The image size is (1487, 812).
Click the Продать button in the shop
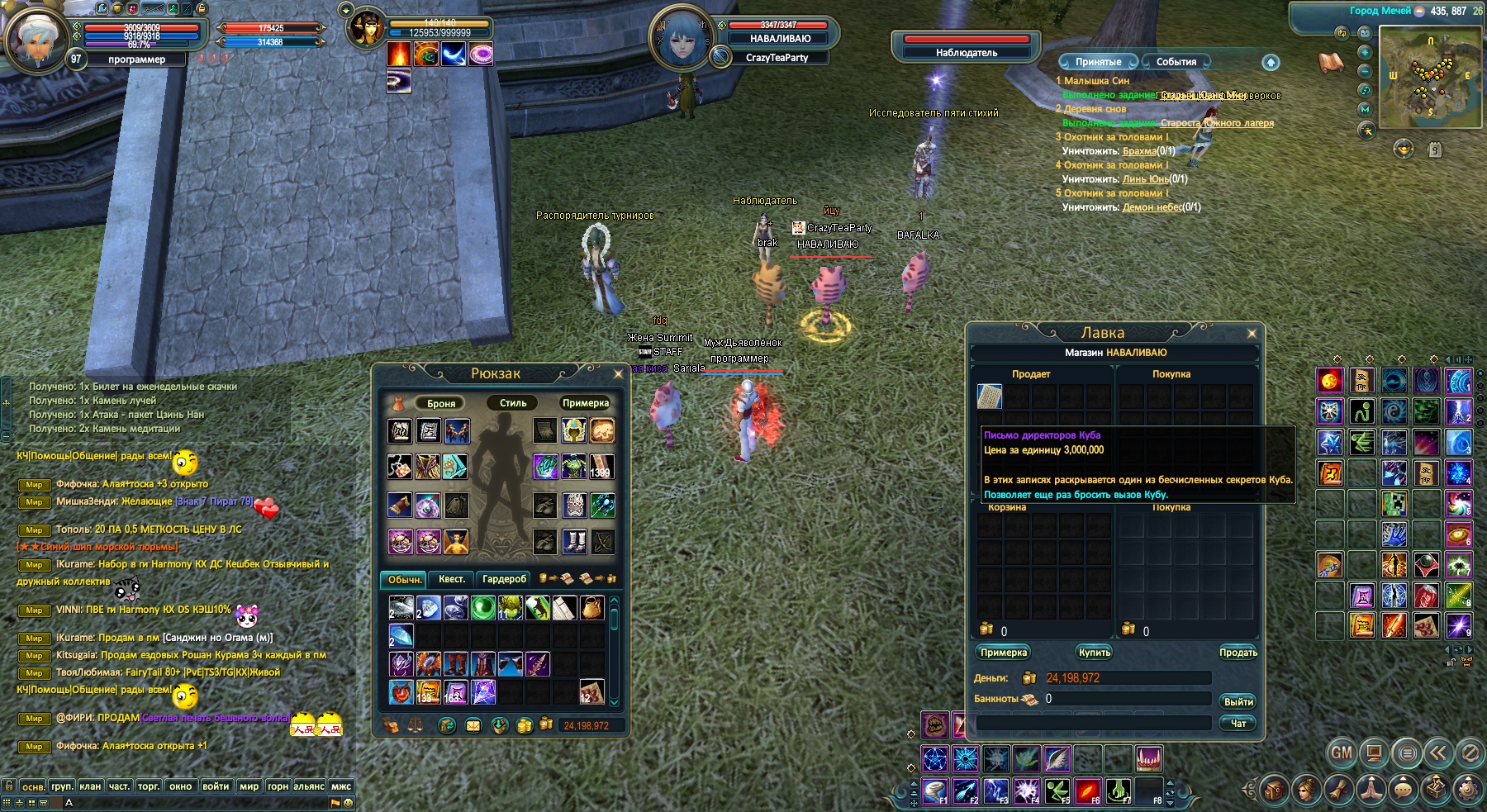(x=1238, y=653)
